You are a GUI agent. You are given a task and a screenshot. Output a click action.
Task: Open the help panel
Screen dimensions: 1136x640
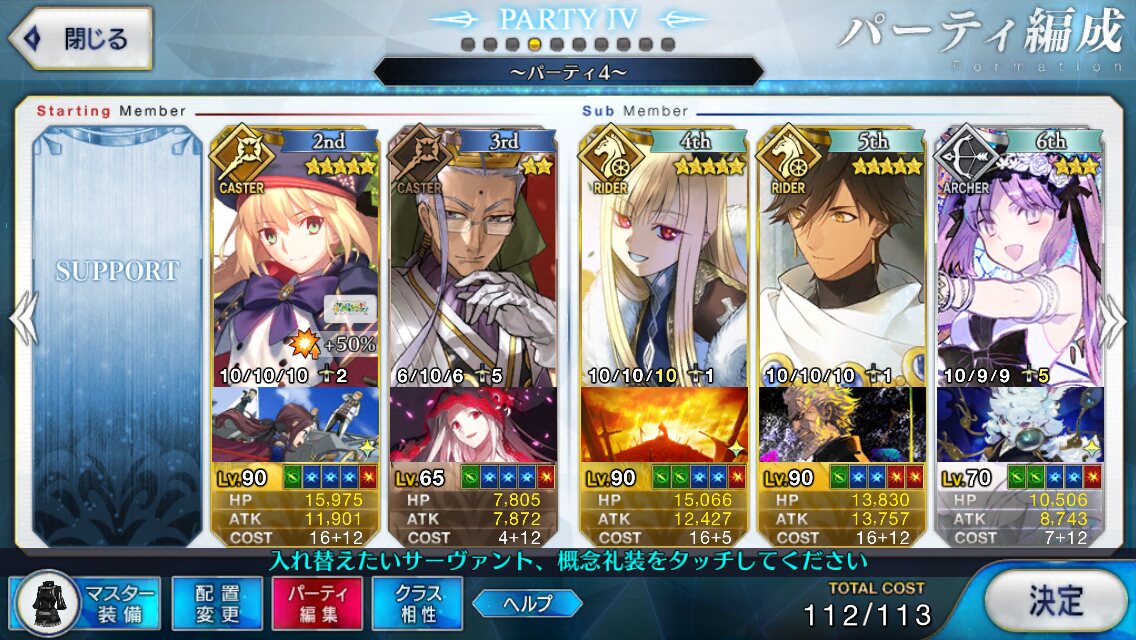coord(527,603)
